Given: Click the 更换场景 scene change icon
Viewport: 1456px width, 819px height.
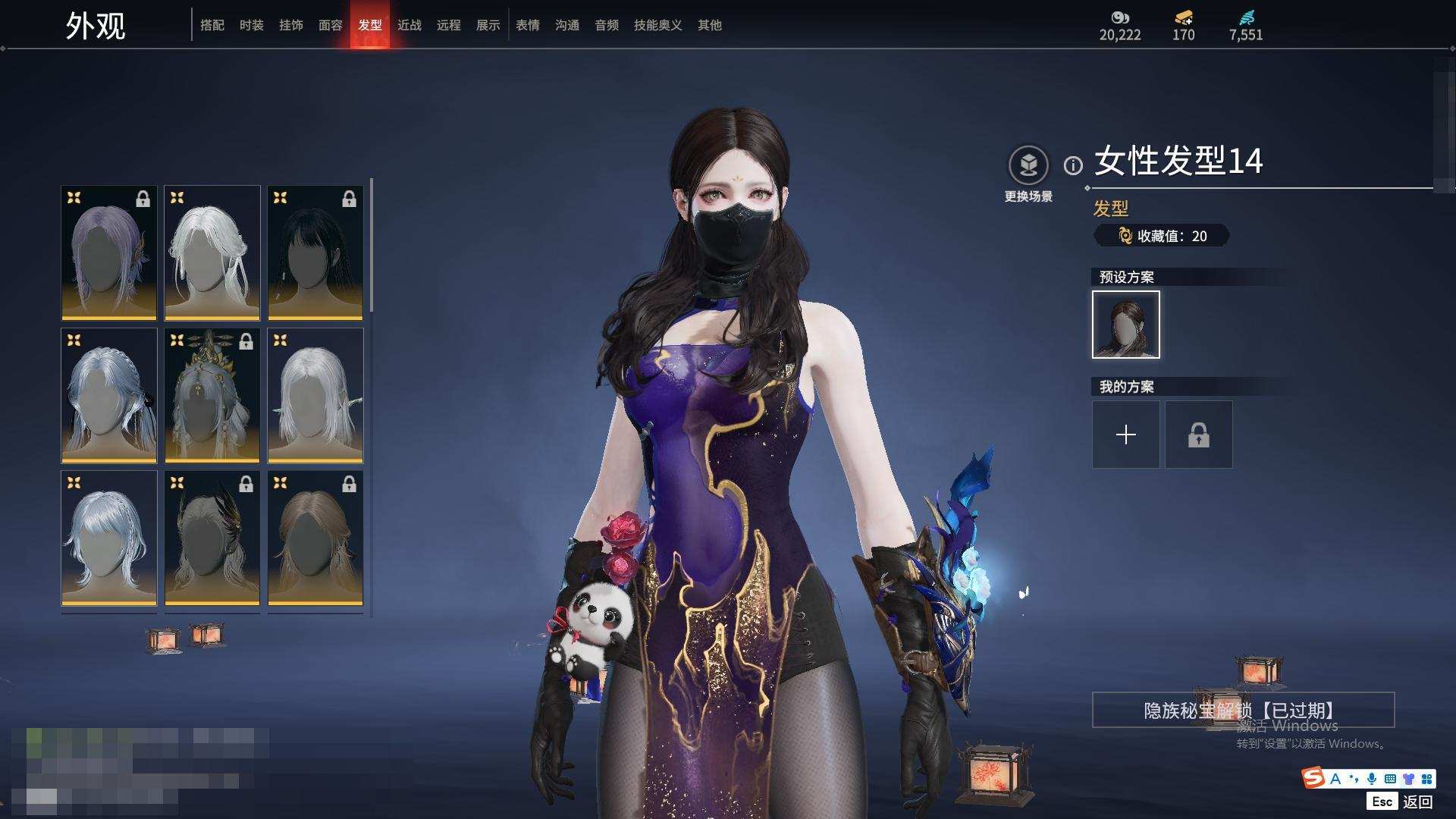Looking at the screenshot, I should tap(1028, 165).
